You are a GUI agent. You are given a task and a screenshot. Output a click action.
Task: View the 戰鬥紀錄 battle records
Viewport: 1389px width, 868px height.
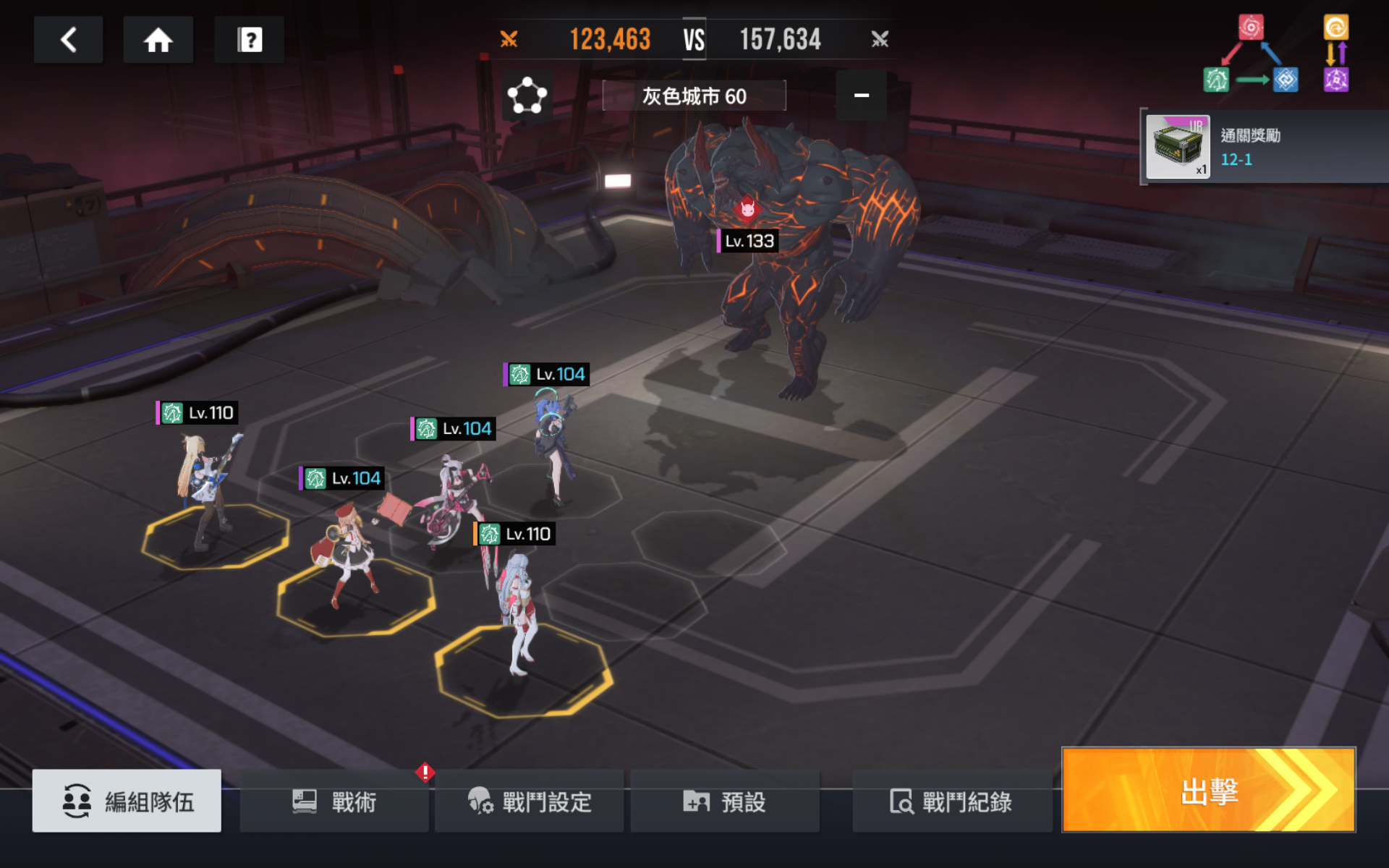point(951,801)
